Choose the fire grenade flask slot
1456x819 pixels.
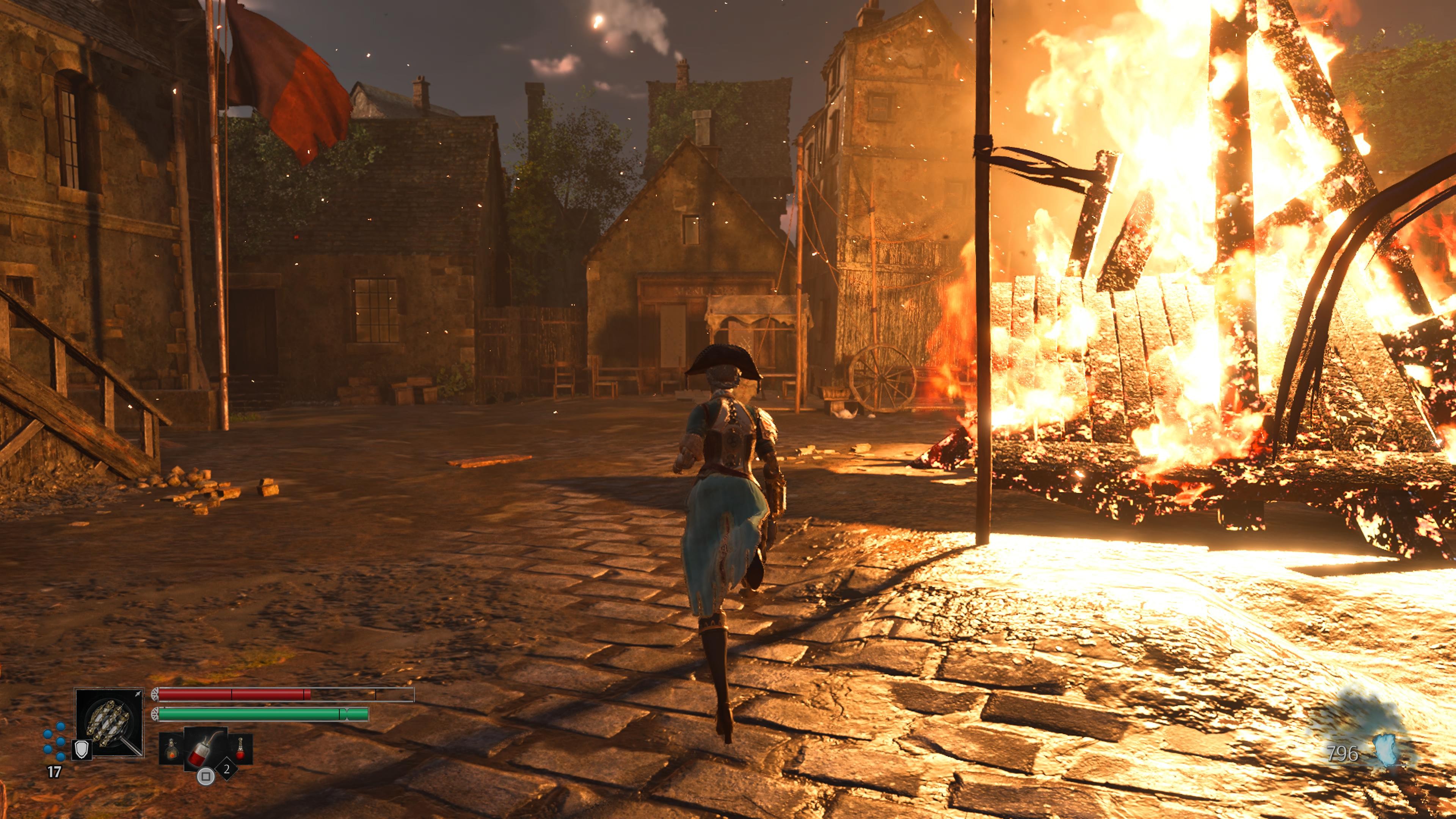171,750
